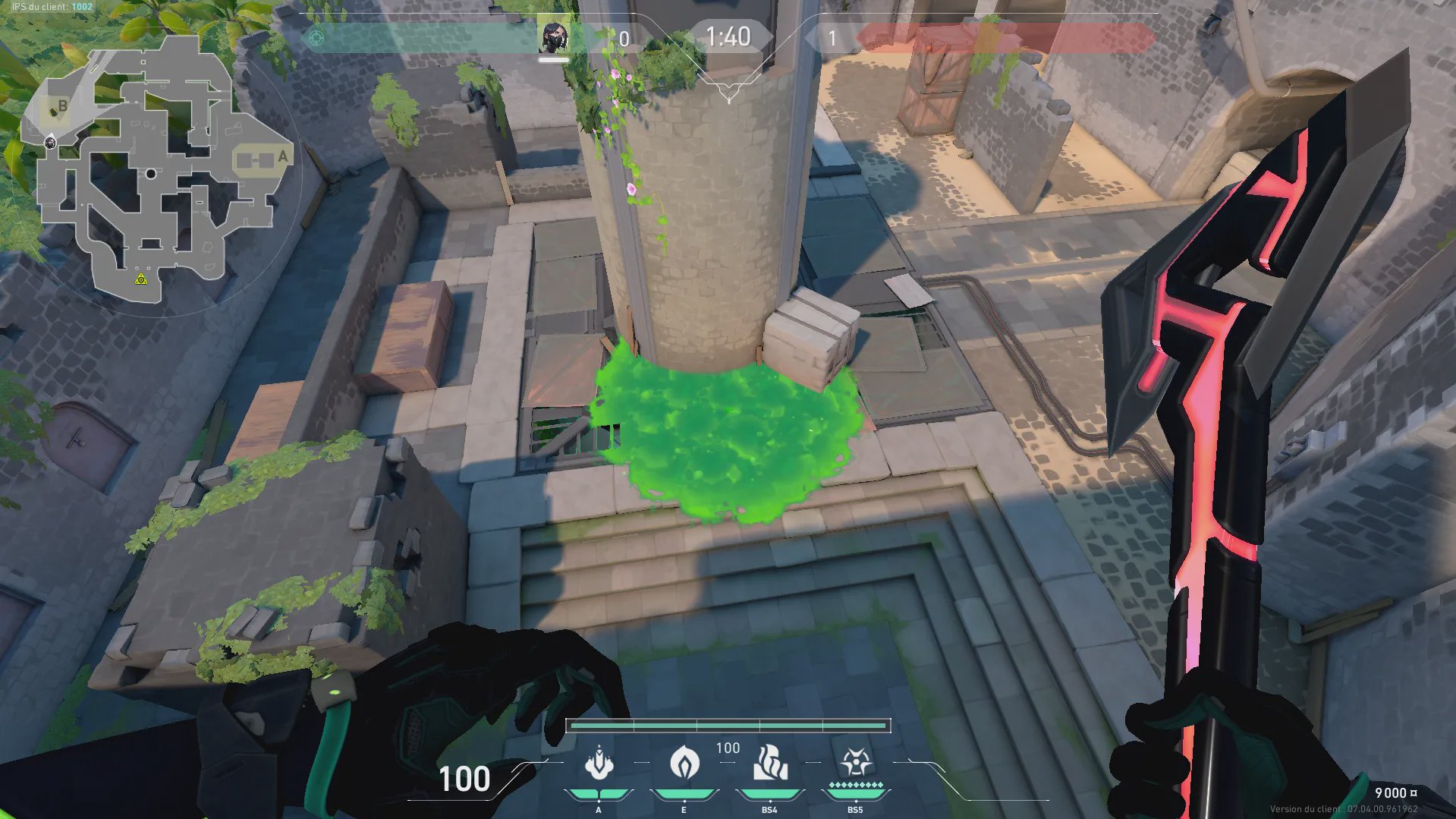Activate Viper's Snake Bite ability icon
The height and width of the screenshot is (819, 1456).
[x=599, y=763]
